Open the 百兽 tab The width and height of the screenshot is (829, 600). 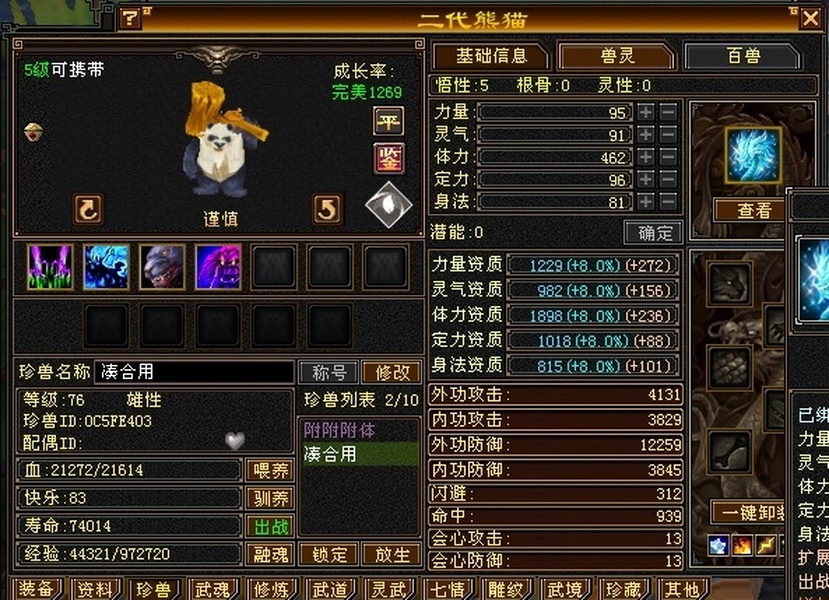743,56
